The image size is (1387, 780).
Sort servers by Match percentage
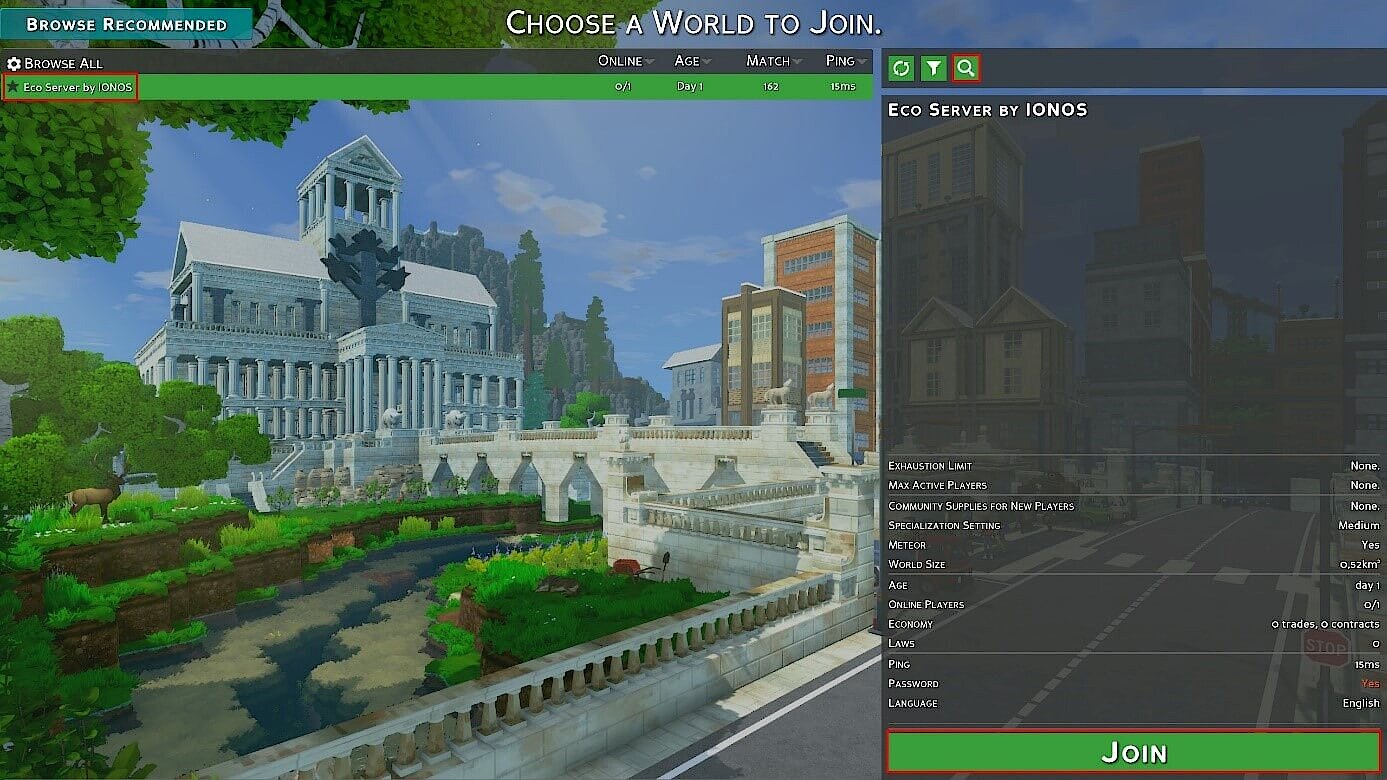770,61
